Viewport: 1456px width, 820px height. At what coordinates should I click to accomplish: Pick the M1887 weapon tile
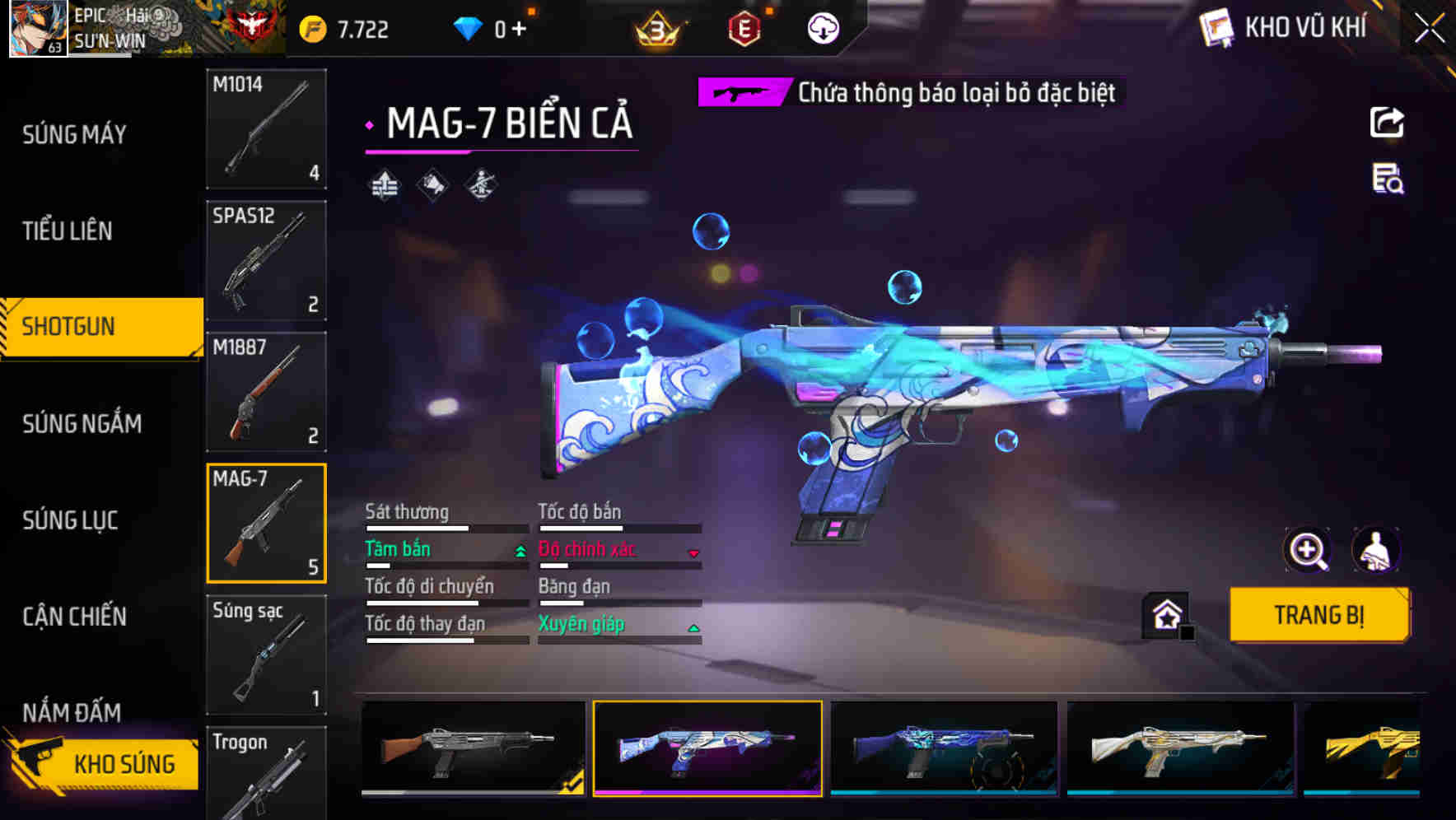coord(266,392)
